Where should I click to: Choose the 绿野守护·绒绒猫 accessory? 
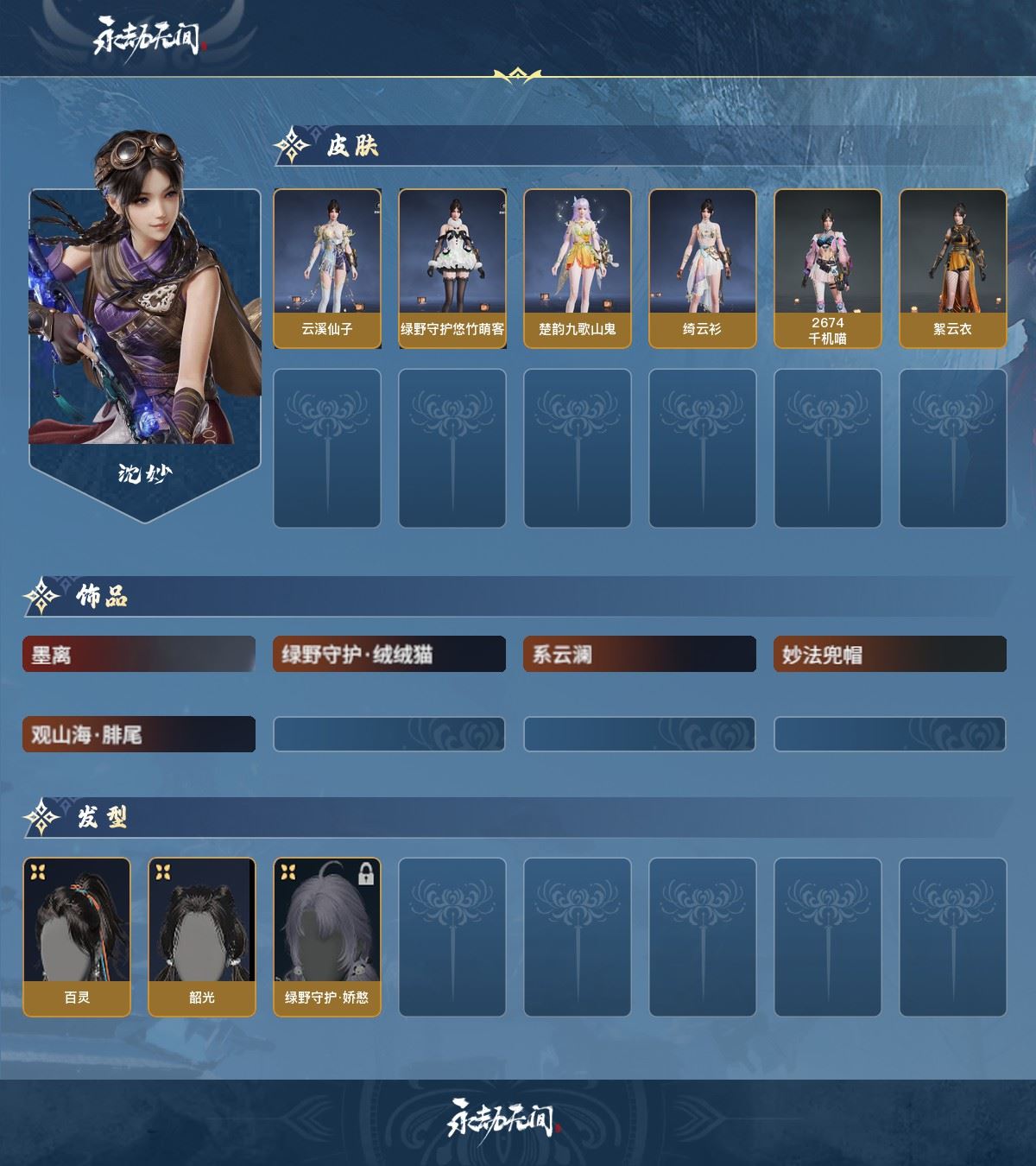pyautogui.click(x=389, y=655)
